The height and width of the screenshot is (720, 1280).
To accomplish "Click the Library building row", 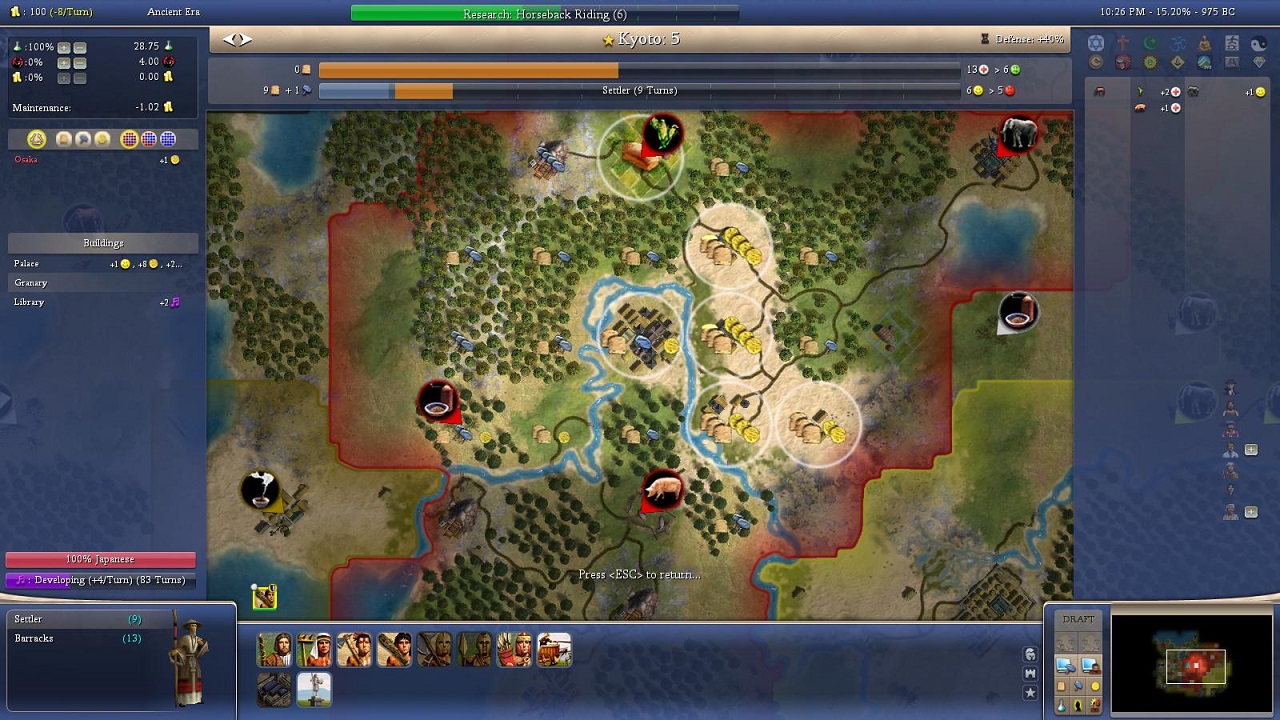I will tap(100, 302).
